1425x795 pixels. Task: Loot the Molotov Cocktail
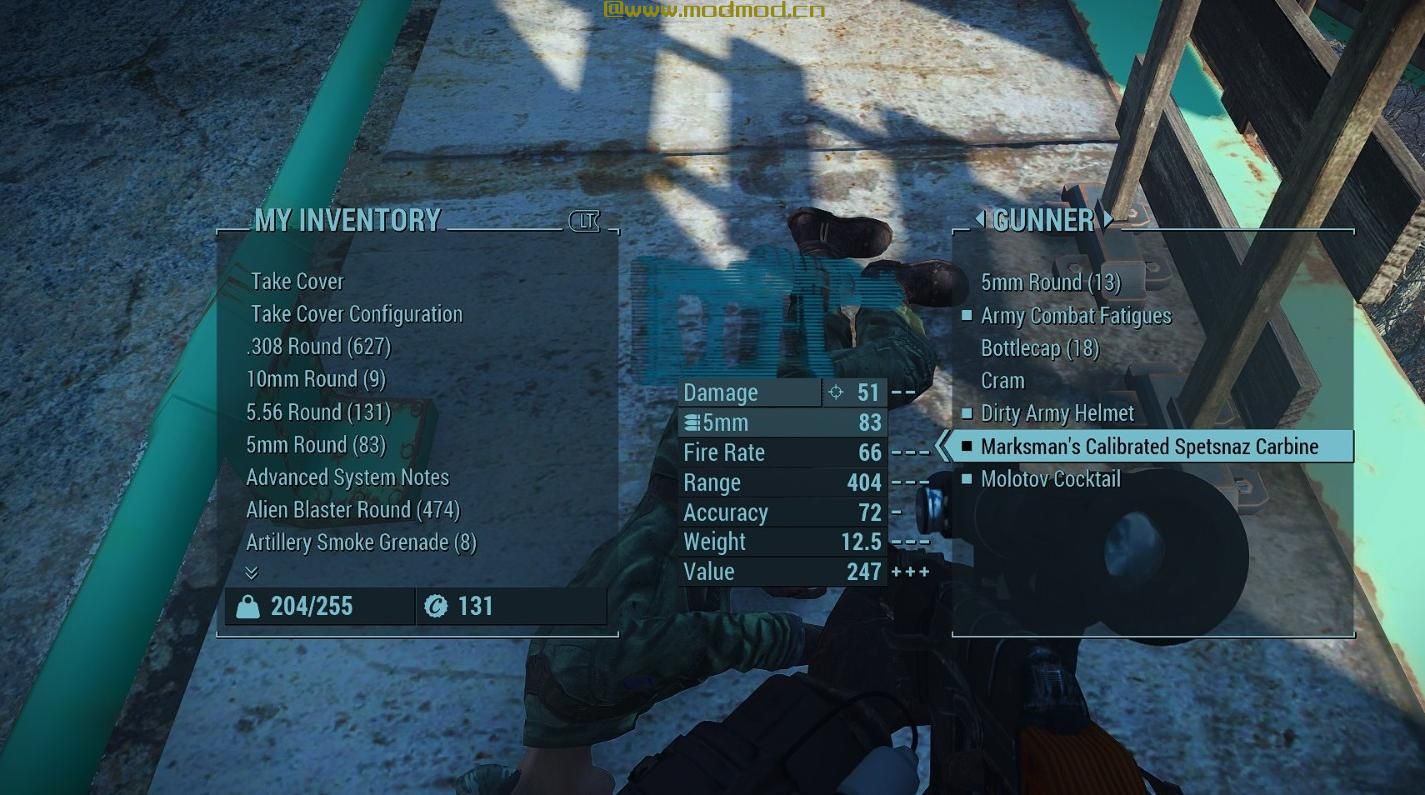point(1050,479)
